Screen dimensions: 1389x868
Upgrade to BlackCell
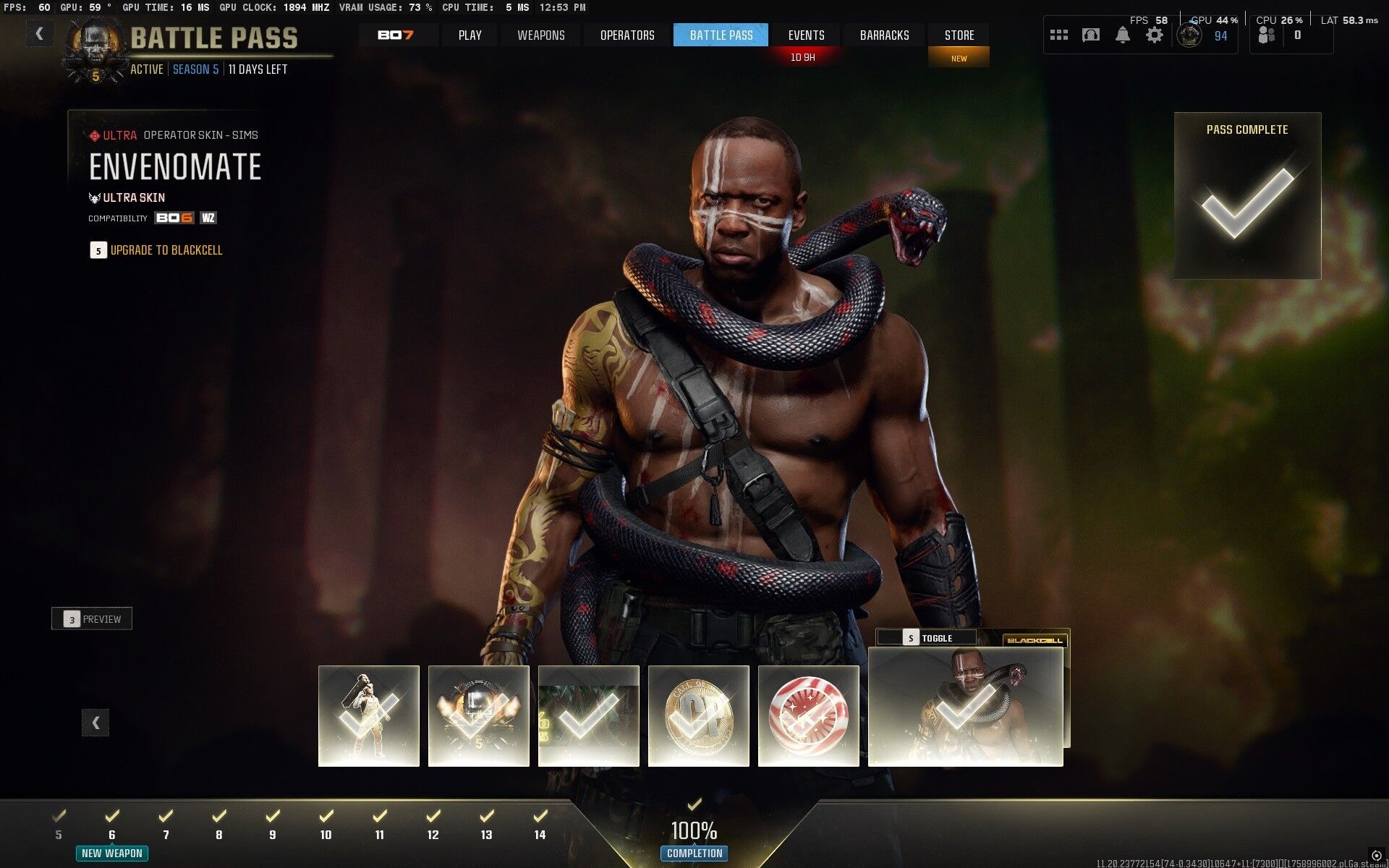pos(166,250)
